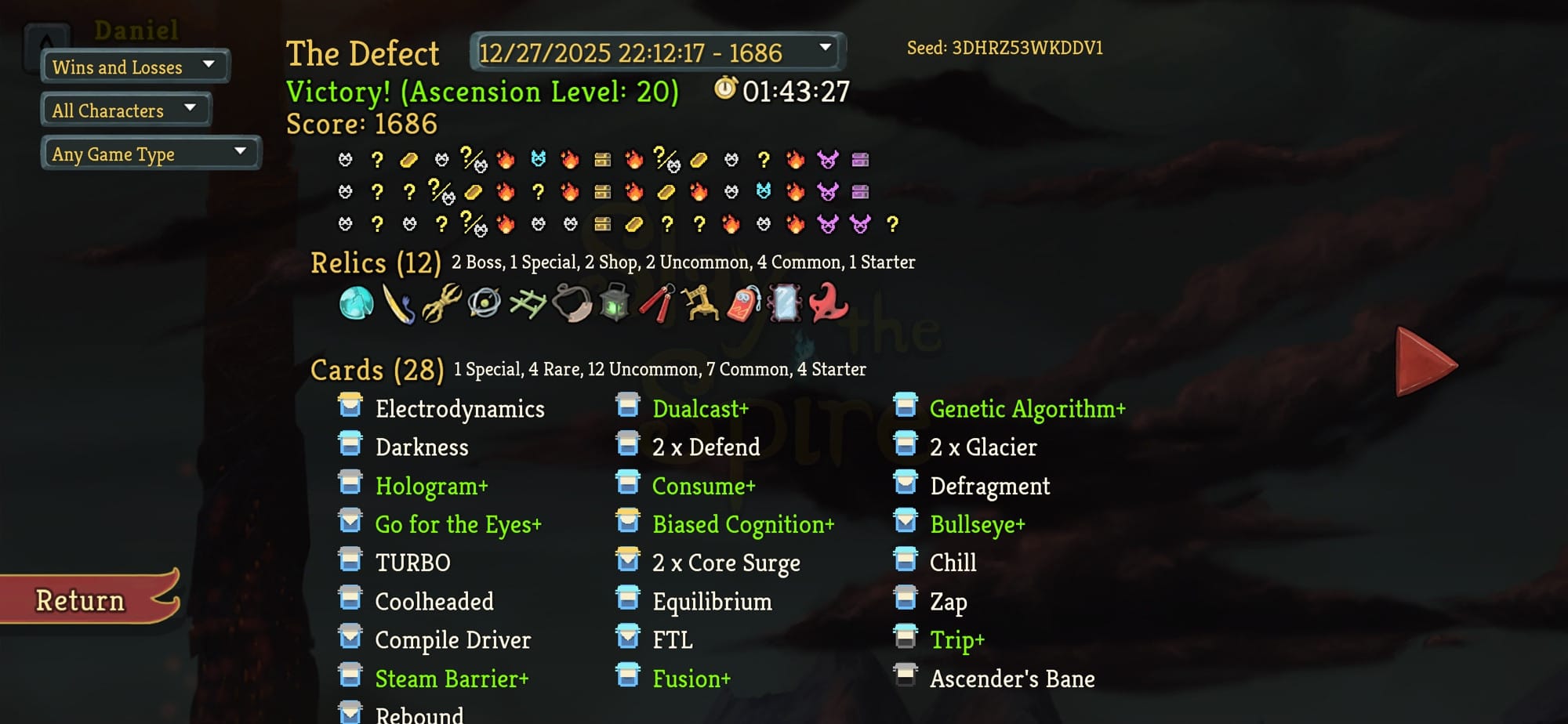Open the Wins and Losses dropdown
Screen dimensions: 1568x724
click(135, 67)
